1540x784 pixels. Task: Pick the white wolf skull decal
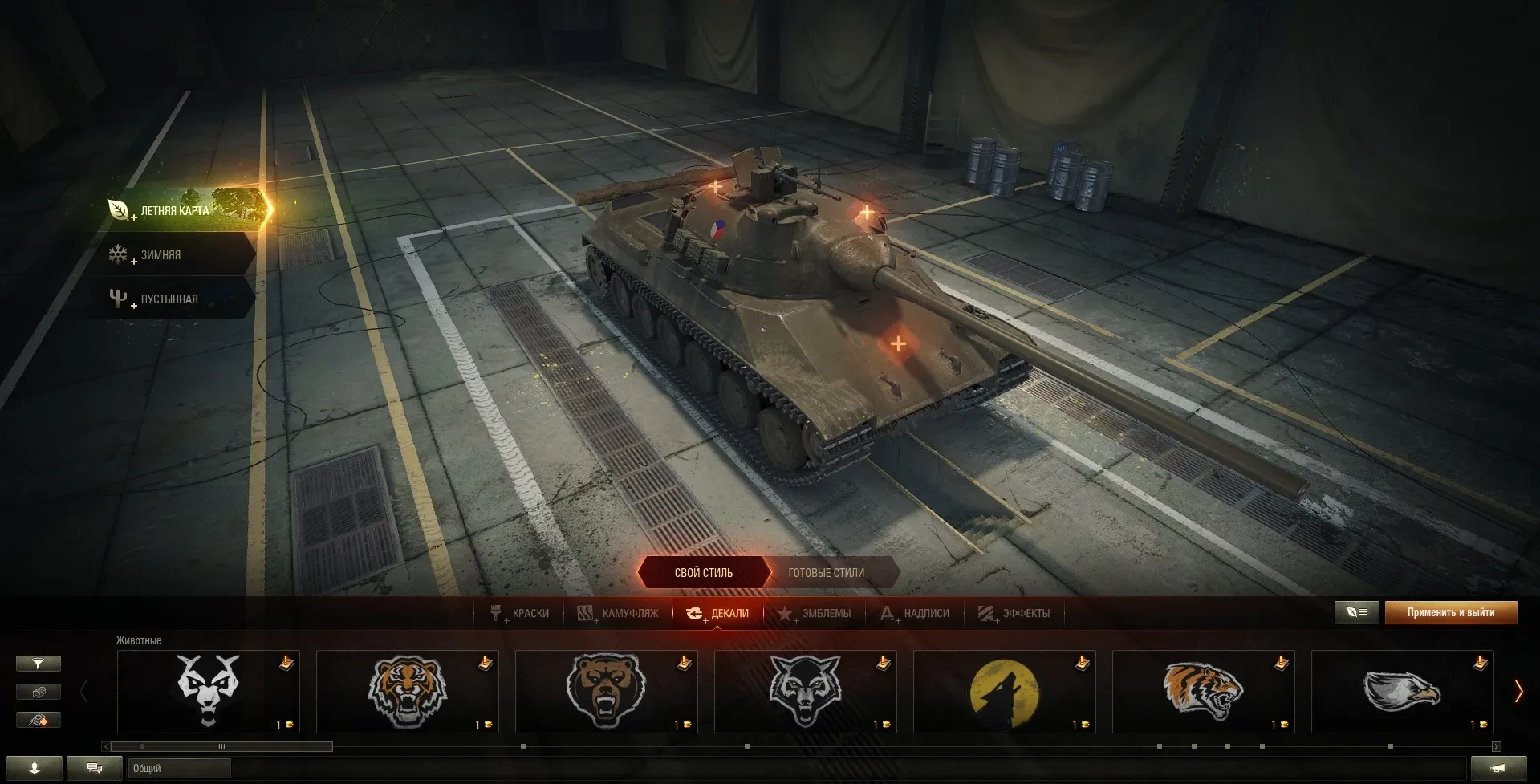208,691
